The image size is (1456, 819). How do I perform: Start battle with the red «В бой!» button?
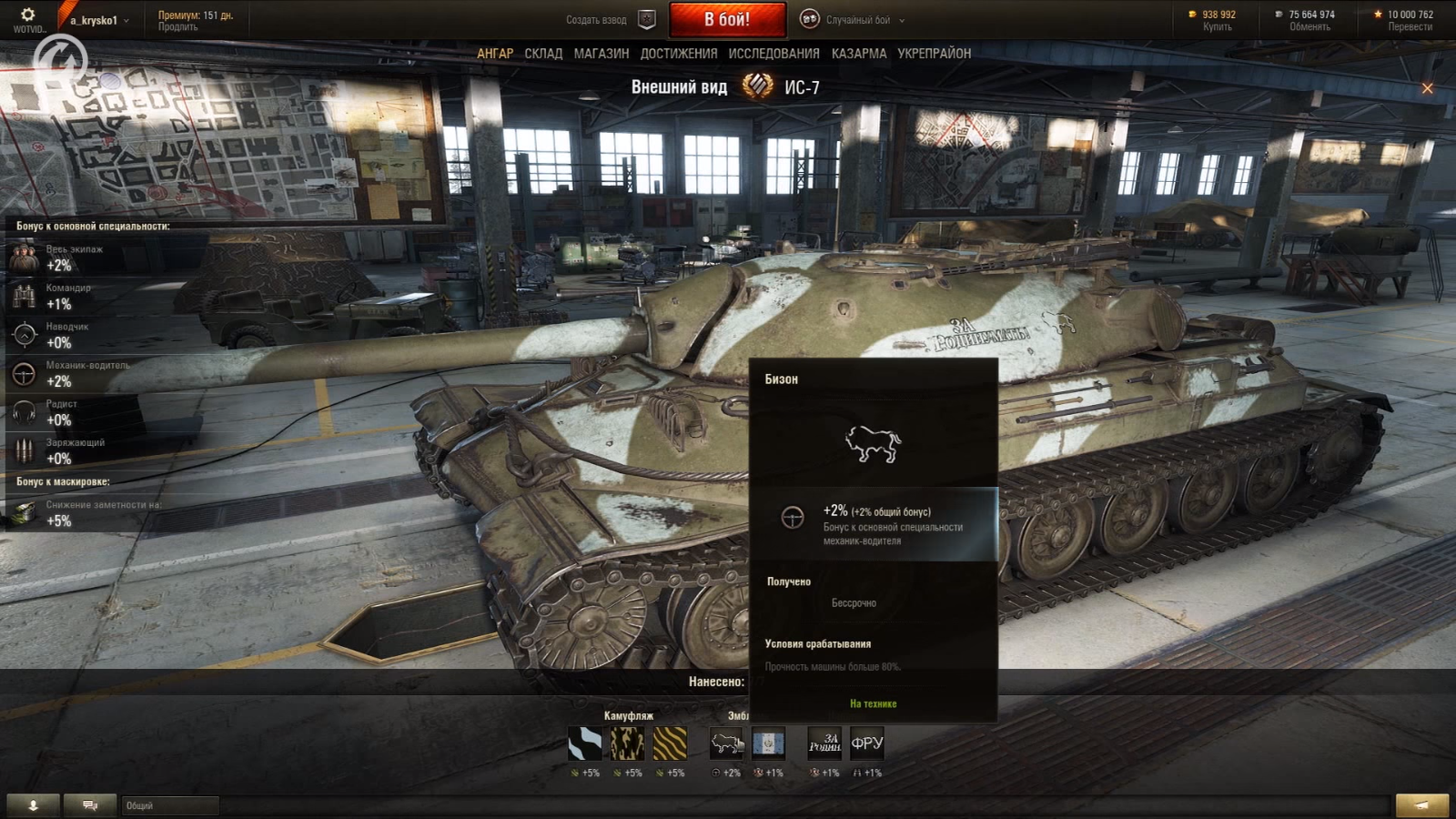[x=727, y=19]
